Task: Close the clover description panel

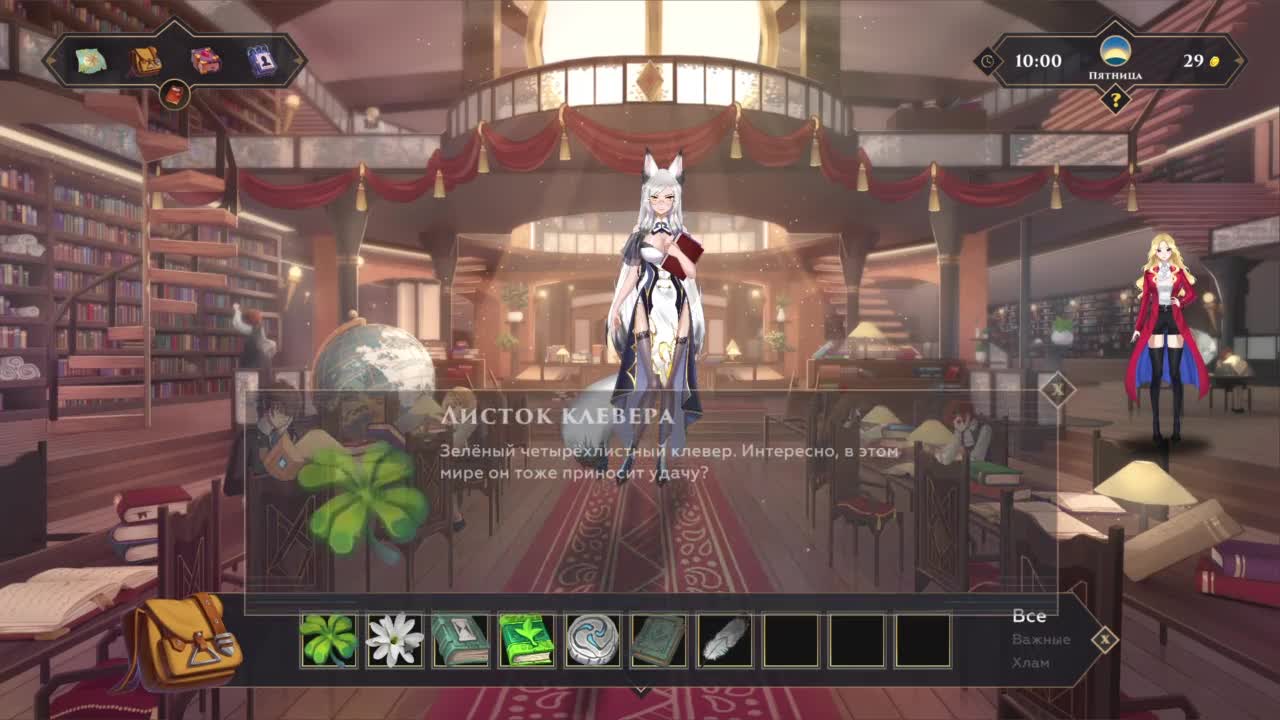Action: point(1057,389)
